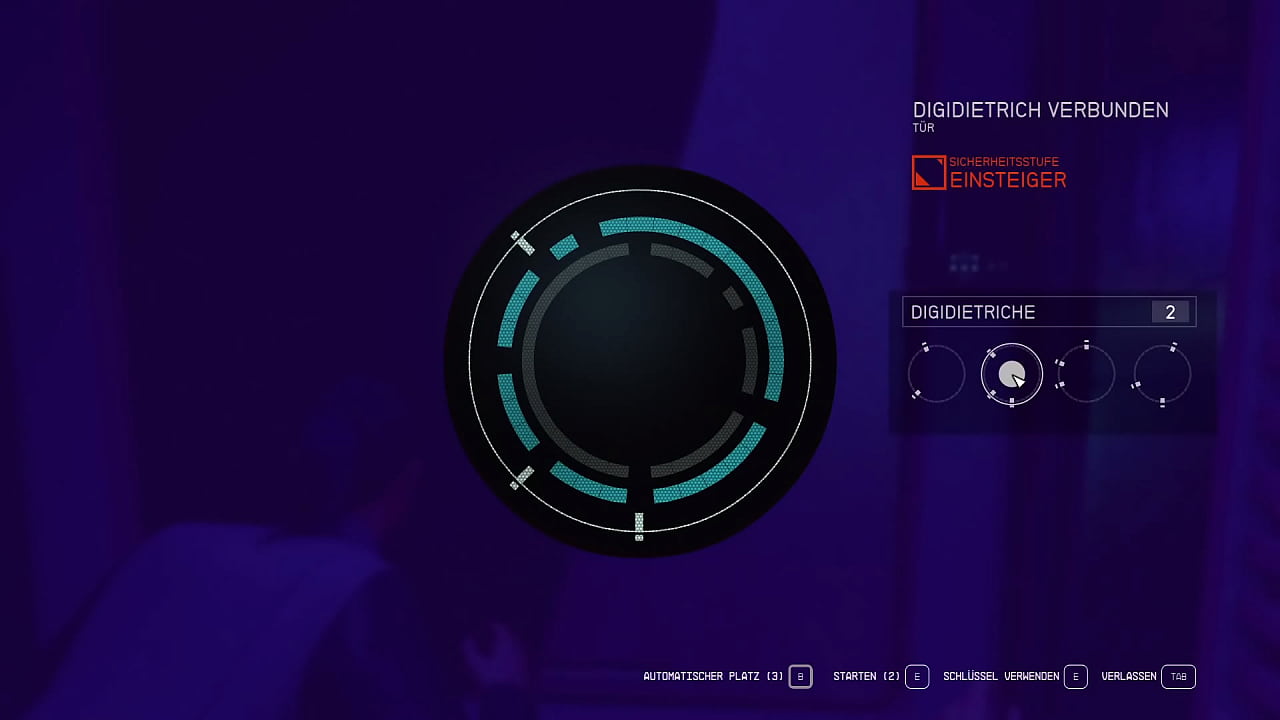Click the E icon for Schlüssel verwenden
The height and width of the screenshot is (720, 1280).
click(x=1076, y=676)
